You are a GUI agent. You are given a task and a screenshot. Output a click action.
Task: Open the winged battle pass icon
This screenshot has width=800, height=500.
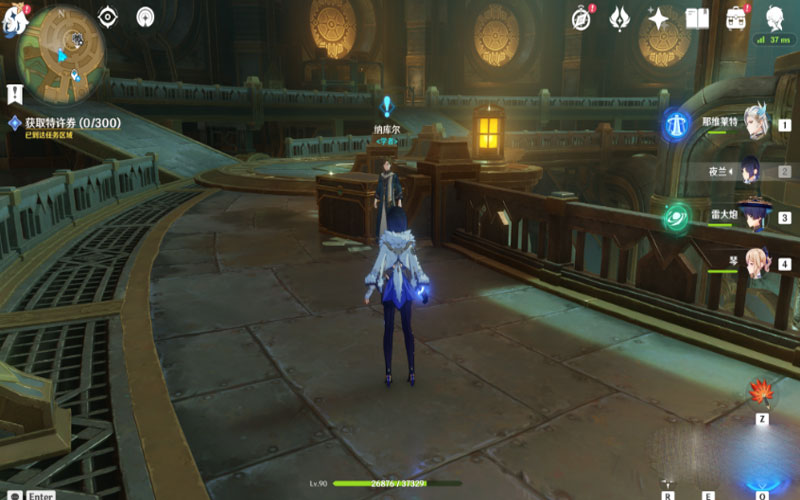pos(619,17)
